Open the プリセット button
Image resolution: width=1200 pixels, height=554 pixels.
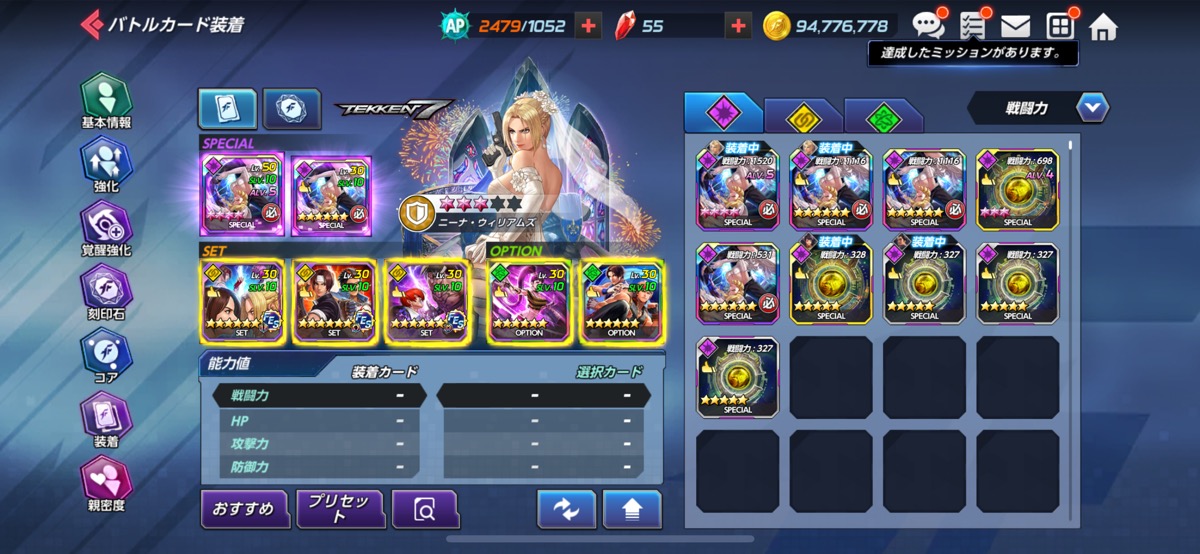point(340,509)
